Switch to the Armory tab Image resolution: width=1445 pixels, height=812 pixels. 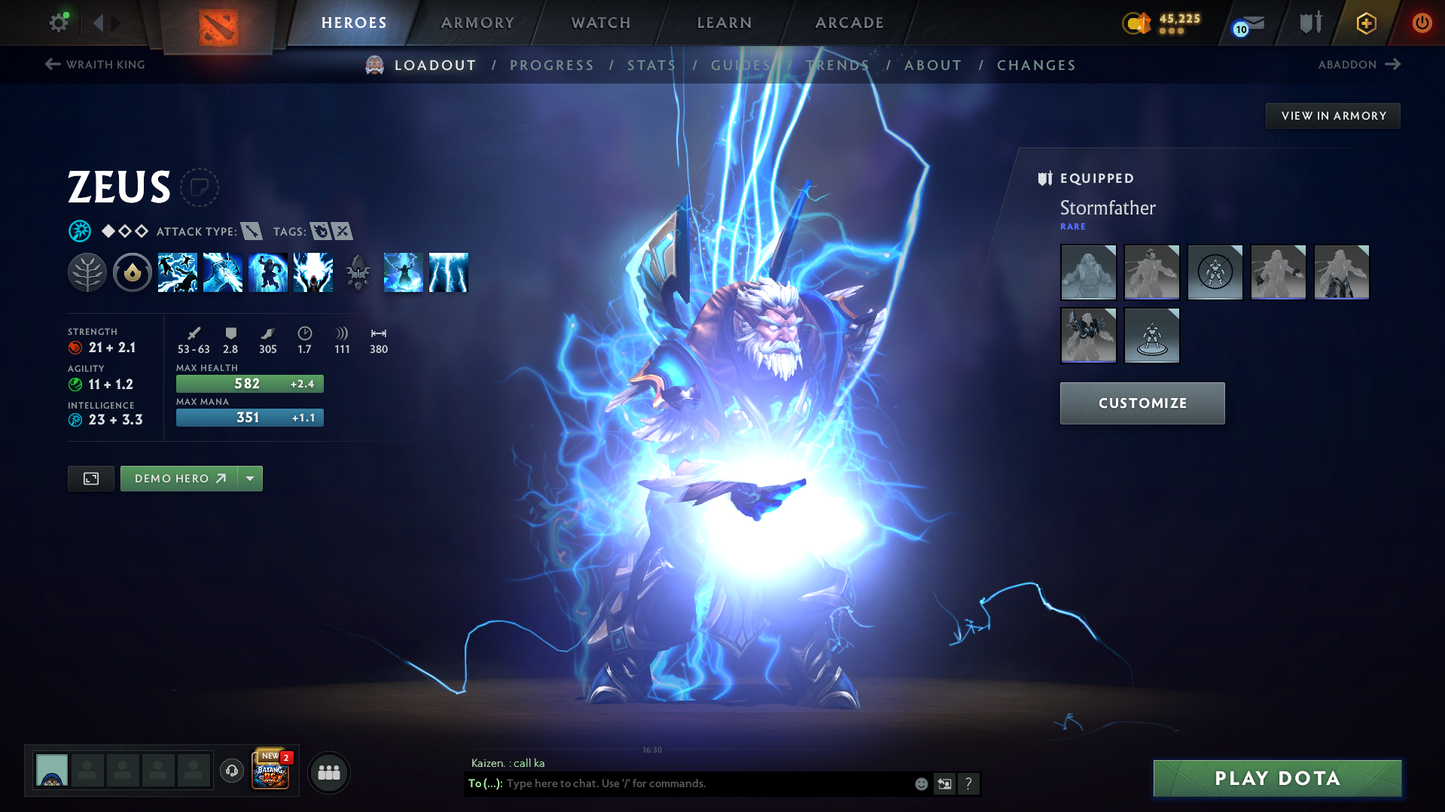tap(477, 22)
